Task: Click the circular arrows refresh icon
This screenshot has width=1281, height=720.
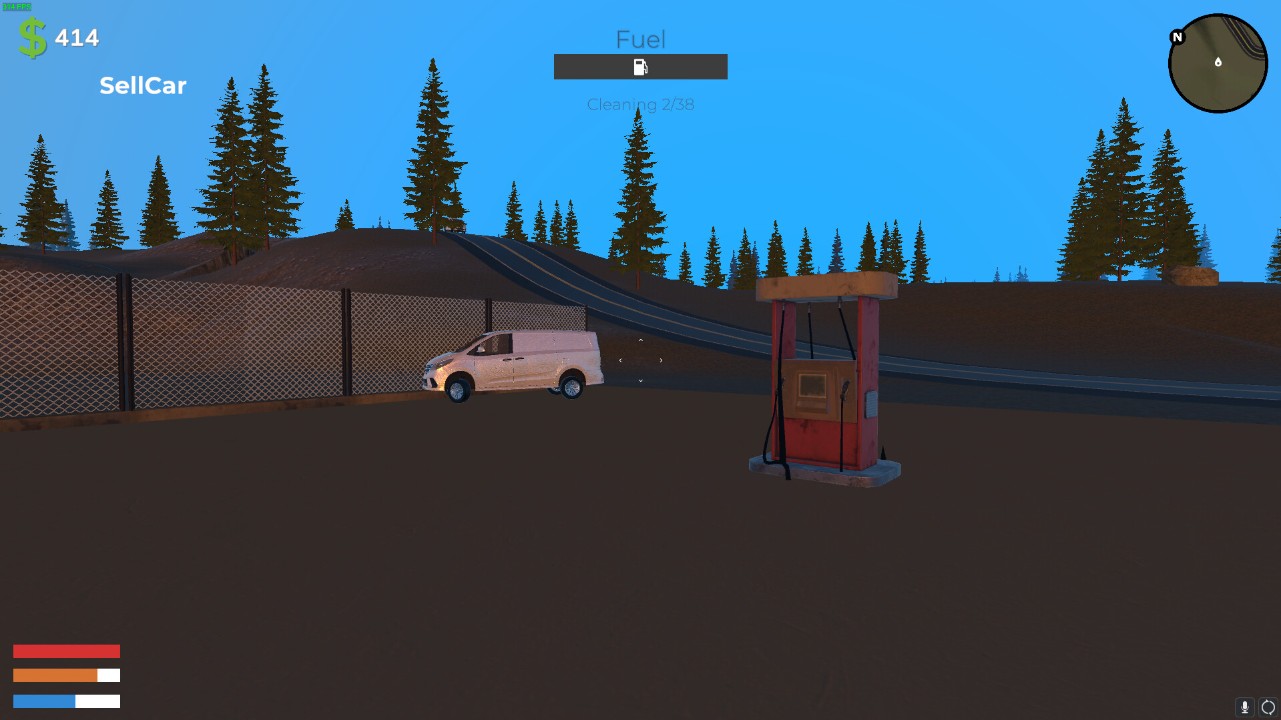Action: pyautogui.click(x=1268, y=707)
